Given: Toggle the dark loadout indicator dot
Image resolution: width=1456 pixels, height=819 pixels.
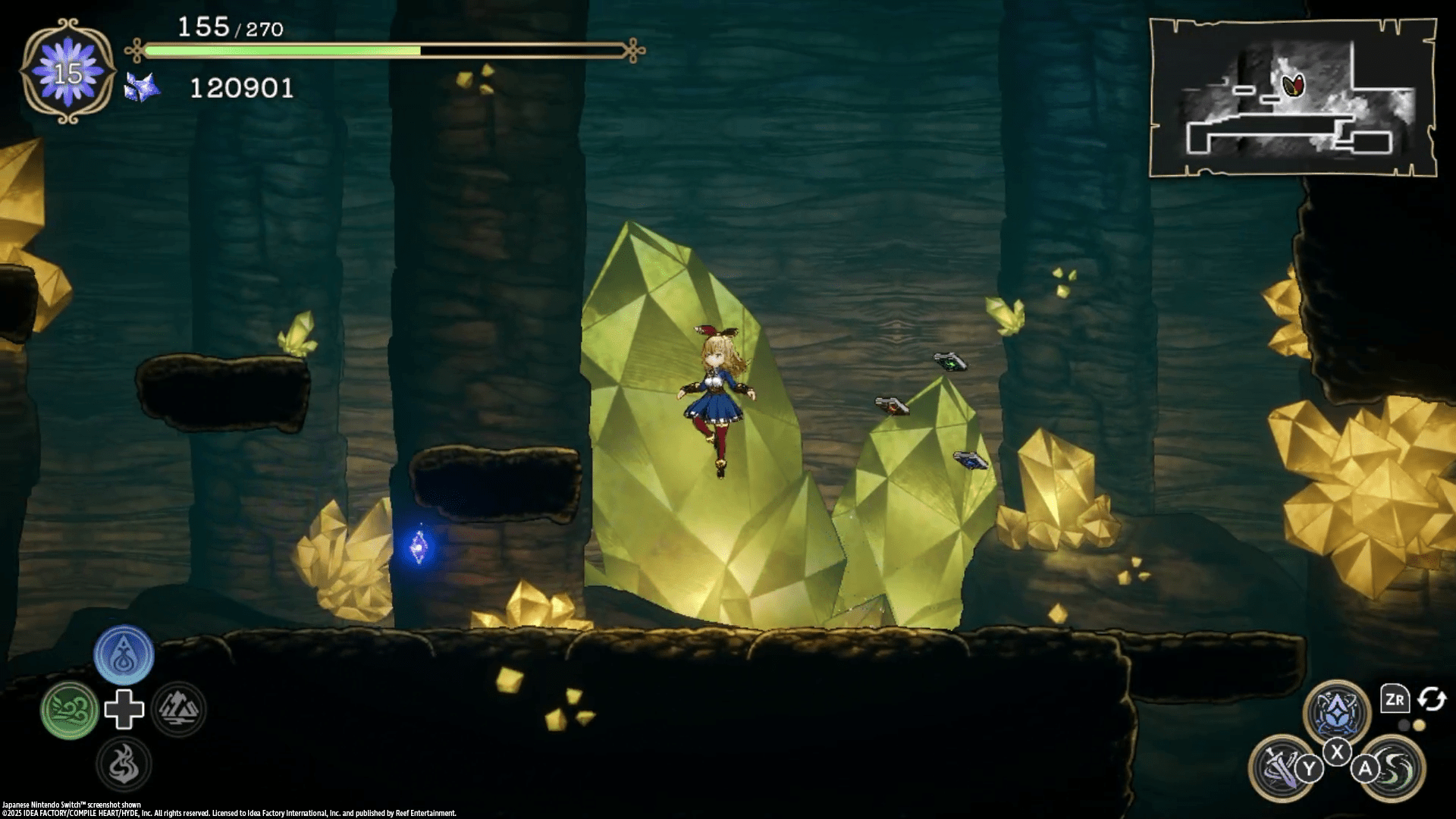Looking at the screenshot, I should point(1404,726).
